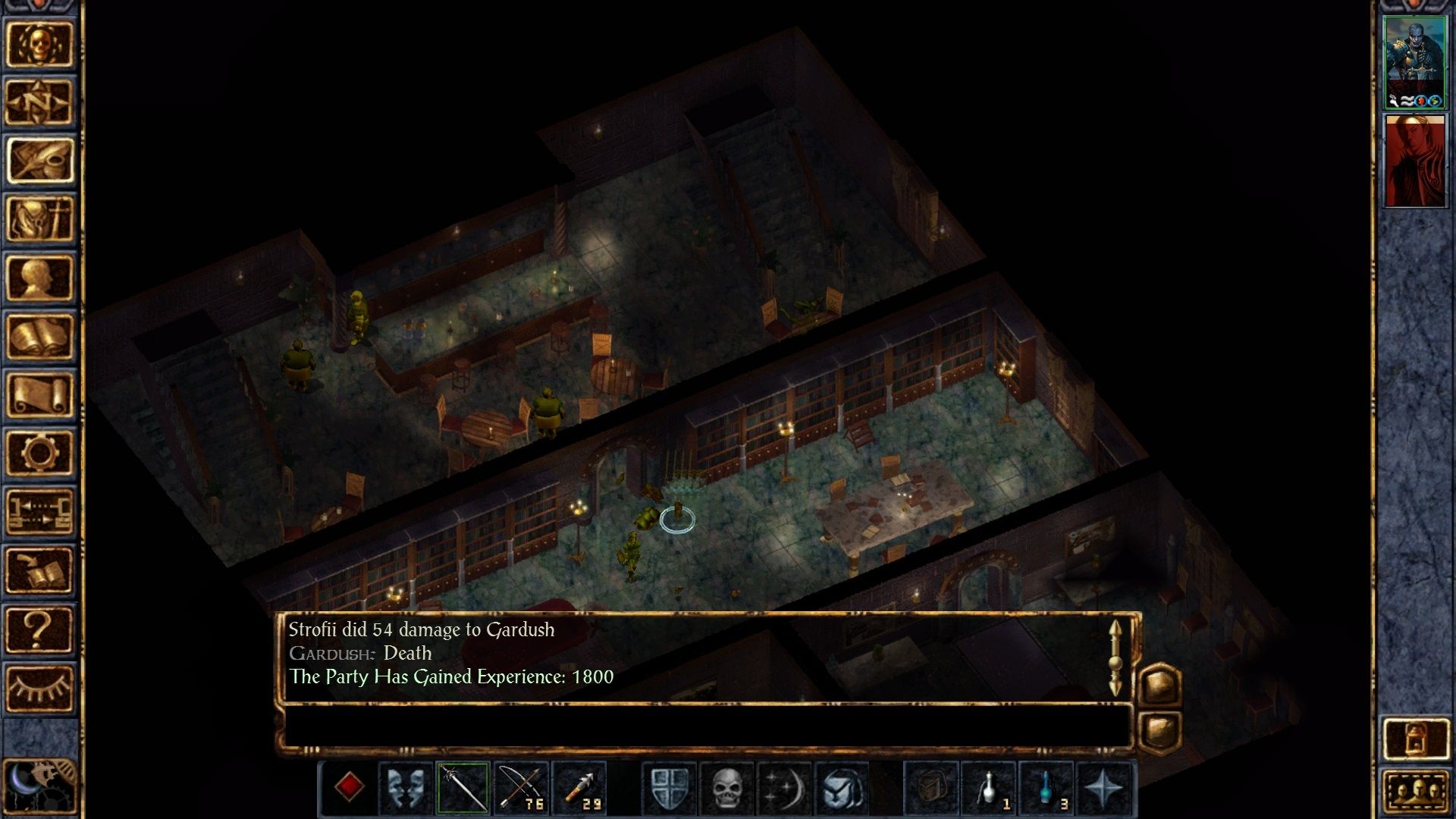Click the moon-and-gears clock to pause
1456x819 pixels.
click(x=39, y=786)
